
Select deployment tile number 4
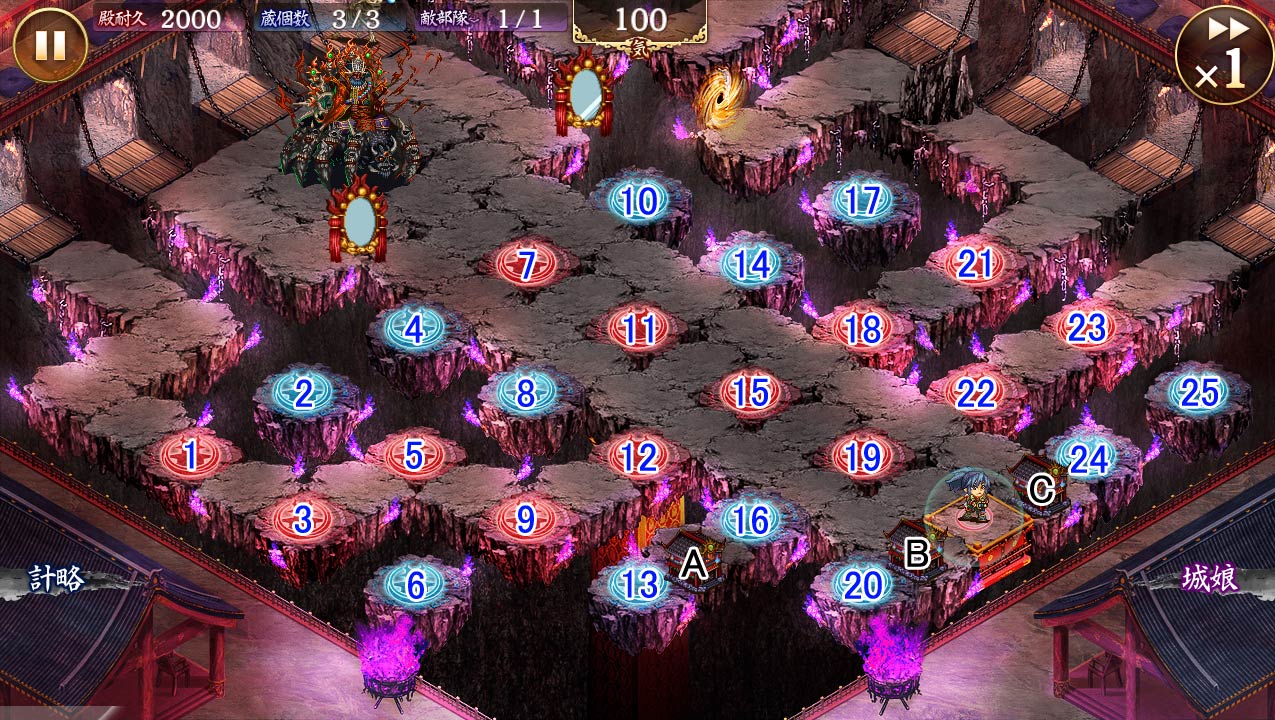(x=413, y=329)
